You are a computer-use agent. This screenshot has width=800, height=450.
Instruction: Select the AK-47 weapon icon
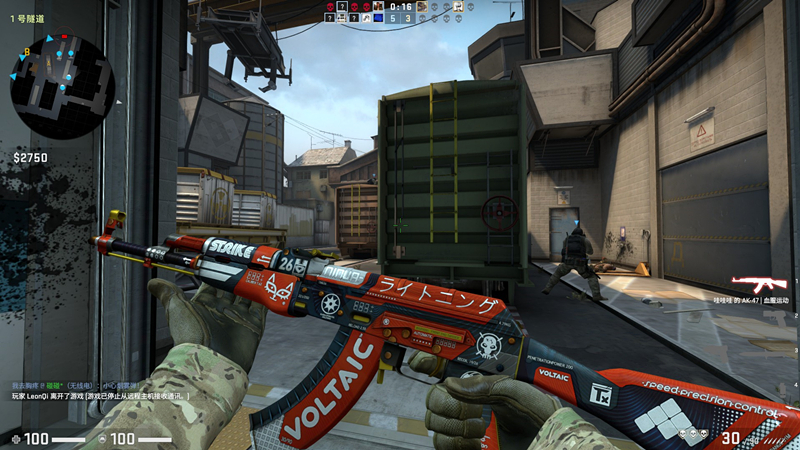pyautogui.click(x=758, y=284)
